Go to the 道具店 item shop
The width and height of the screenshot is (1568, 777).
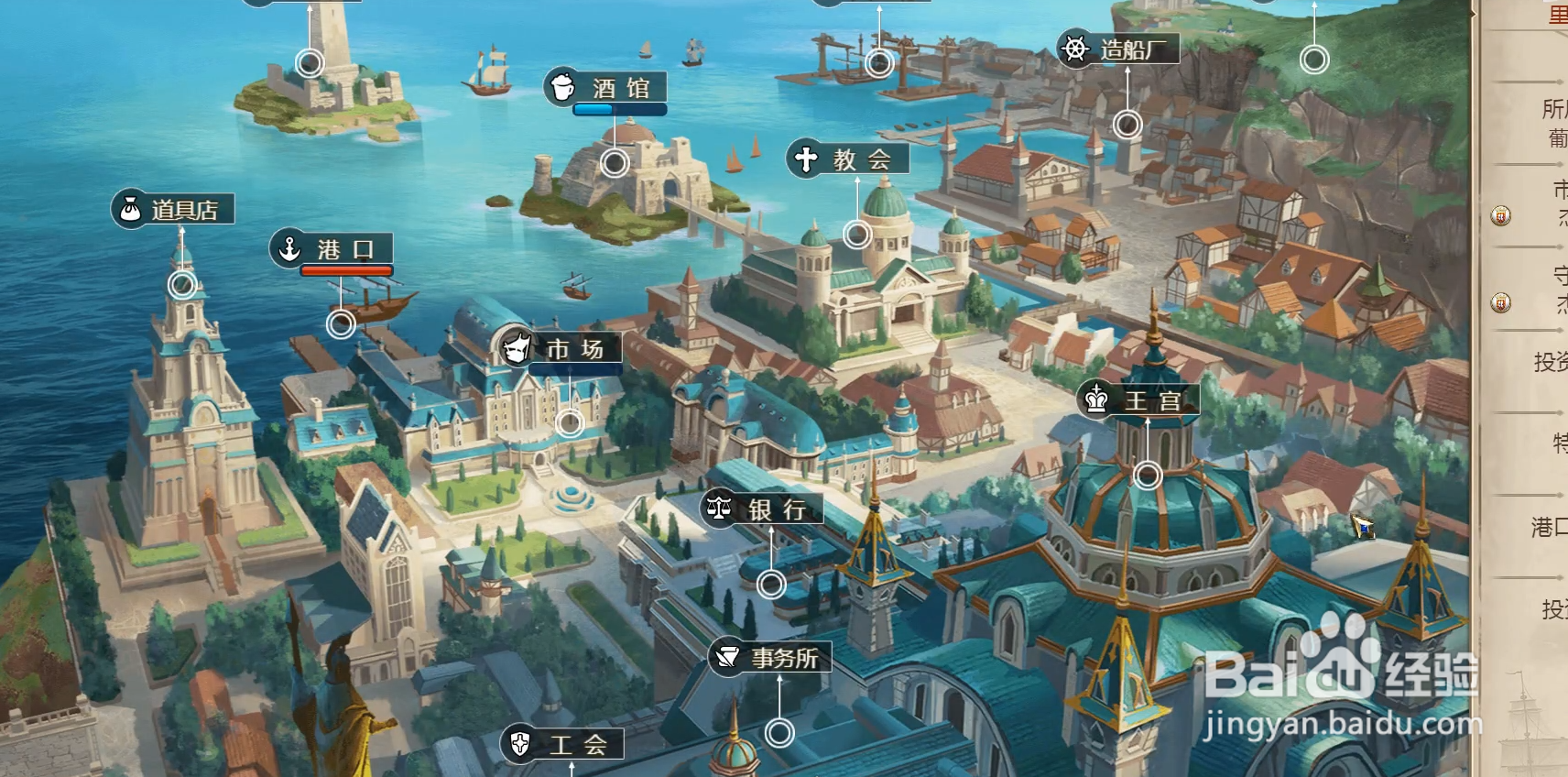pyautogui.click(x=173, y=210)
